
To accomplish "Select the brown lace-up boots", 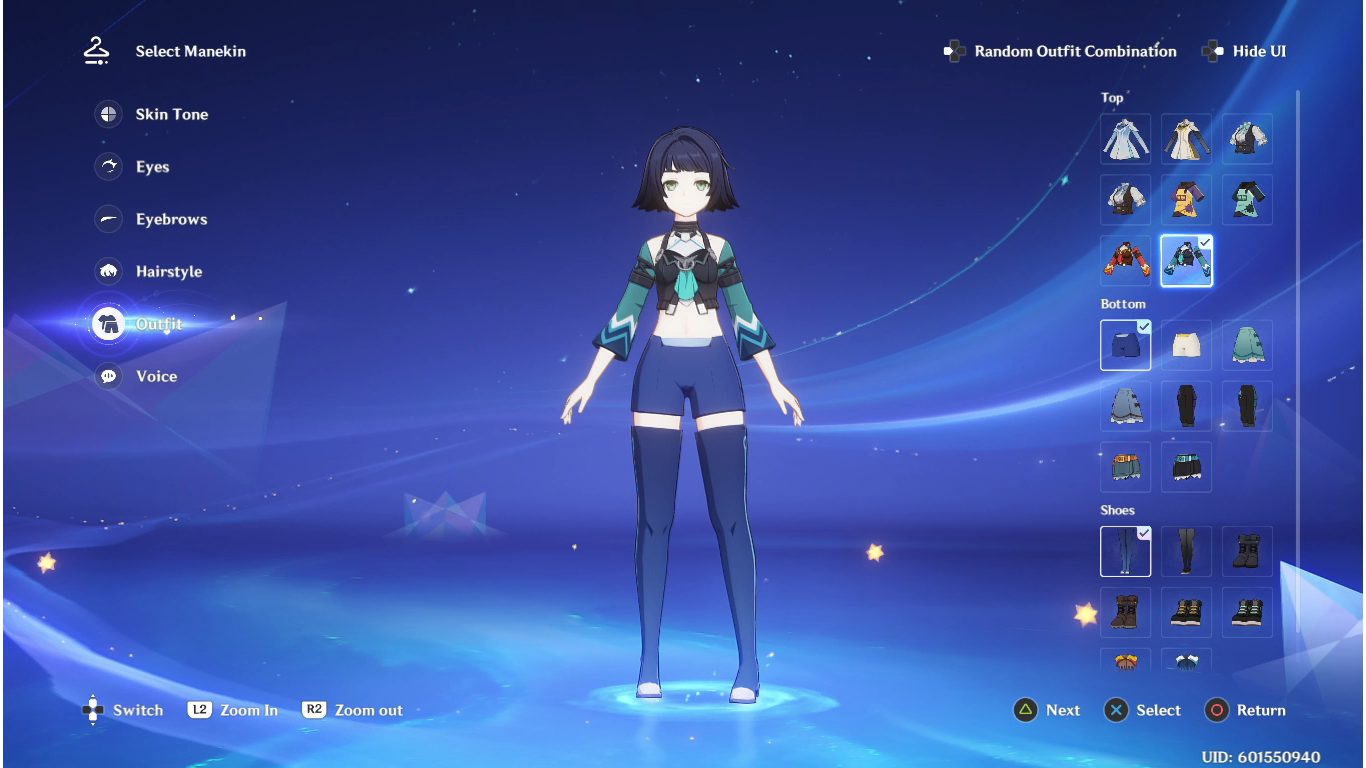I will click(x=1126, y=612).
